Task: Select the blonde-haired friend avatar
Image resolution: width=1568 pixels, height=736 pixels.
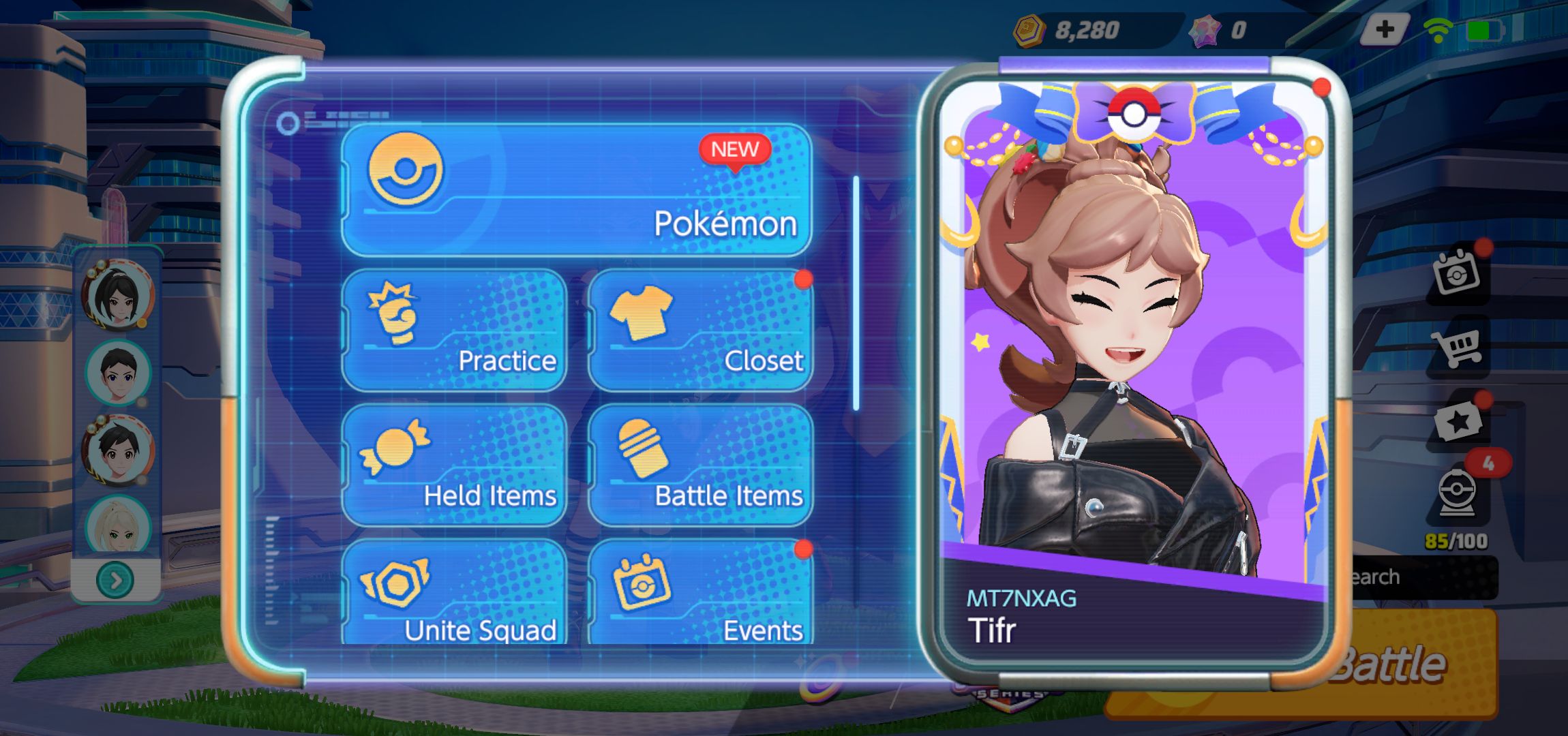Action: [x=117, y=526]
